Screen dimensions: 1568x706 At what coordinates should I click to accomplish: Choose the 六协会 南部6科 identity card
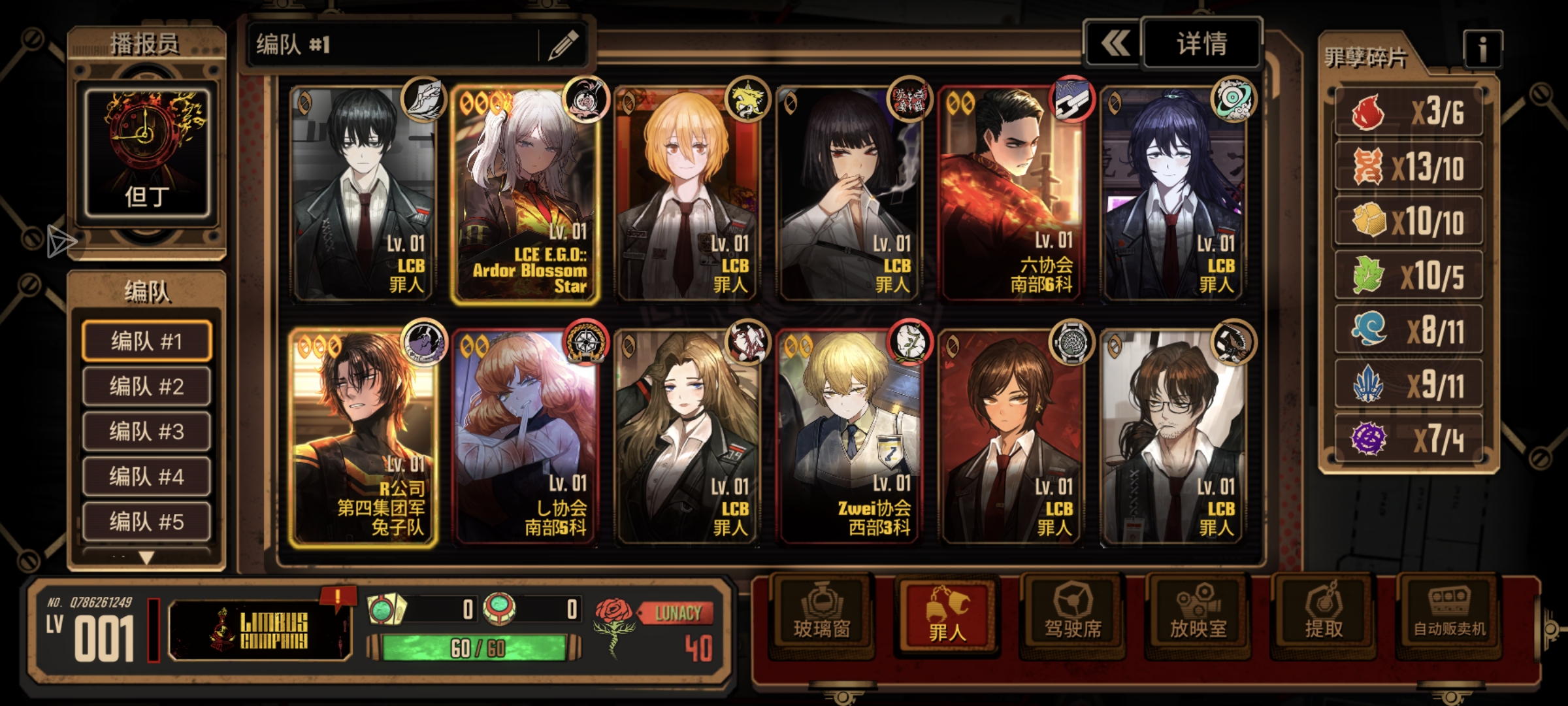1011,195
